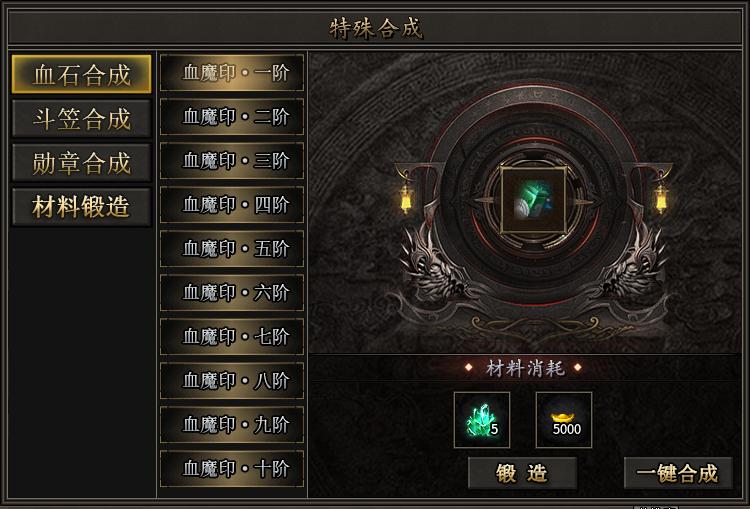Select 血魔印·十阶 recipe

pyautogui.click(x=232, y=469)
